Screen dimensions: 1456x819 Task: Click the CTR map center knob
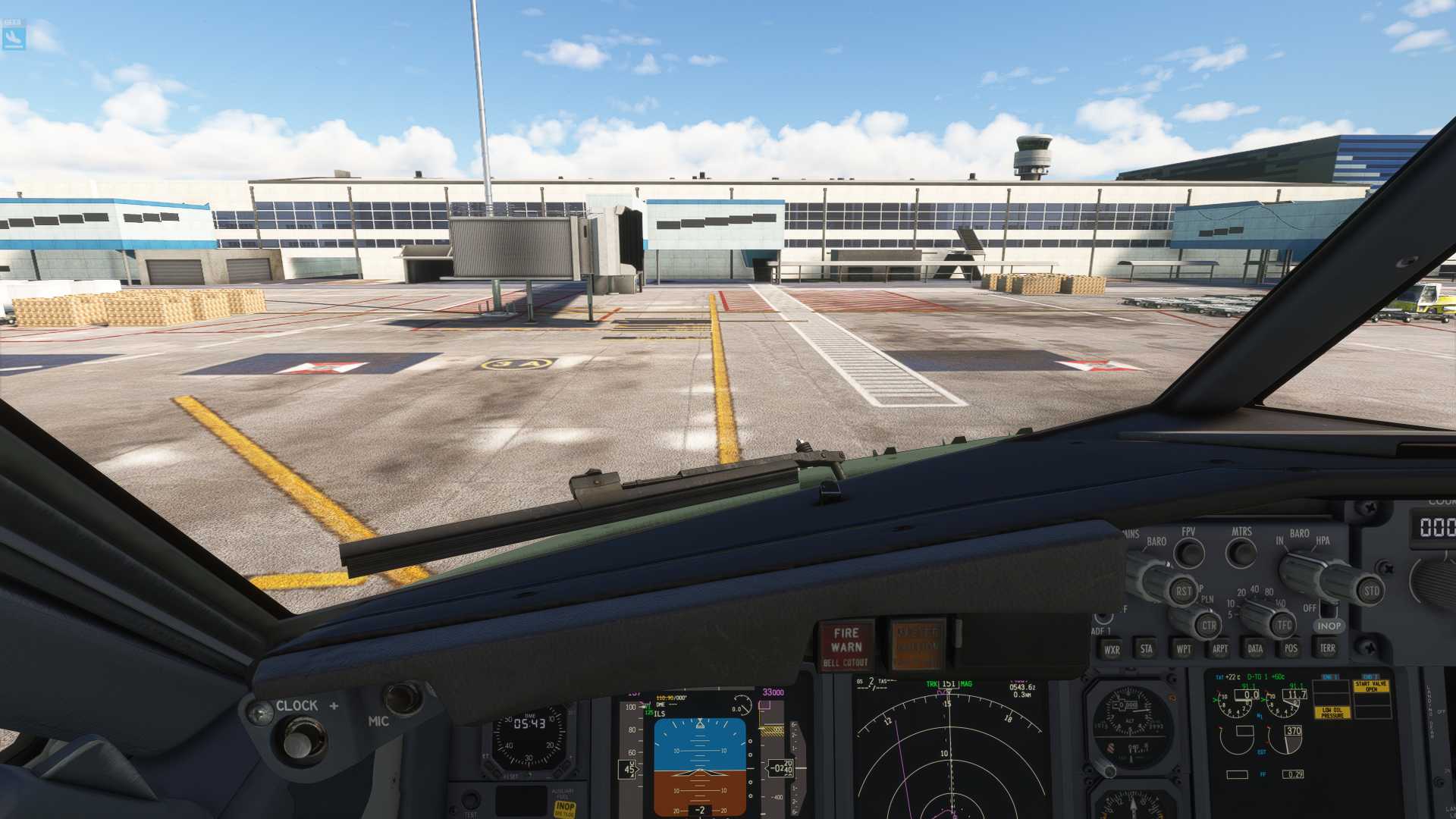(x=1209, y=626)
